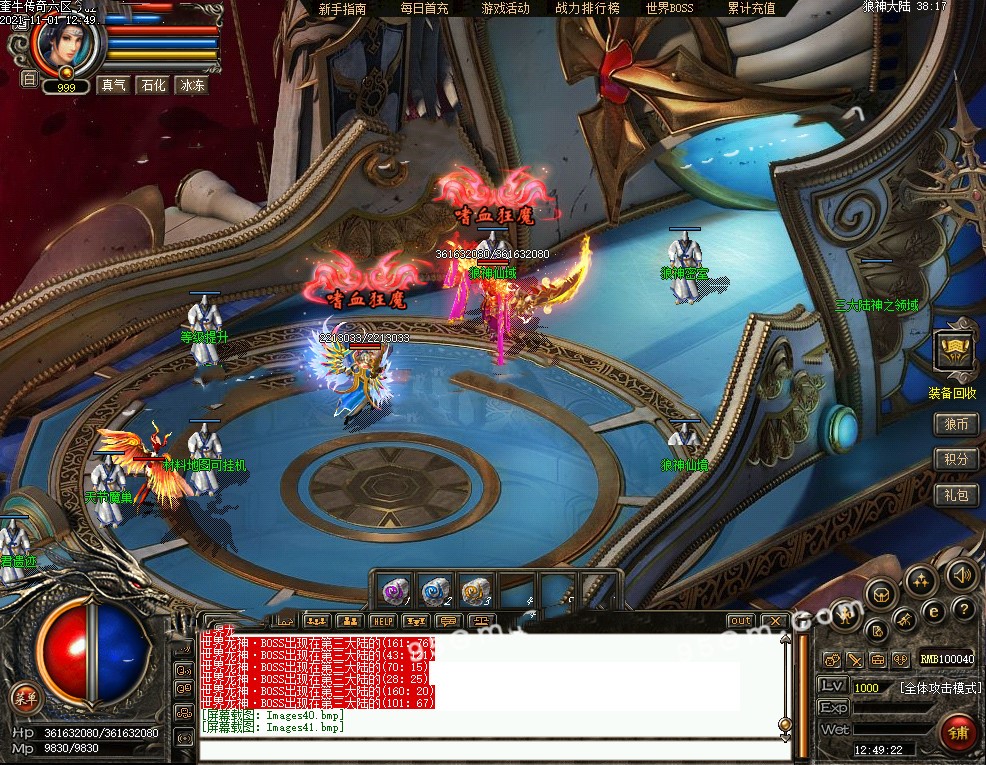This screenshot has width=986, height=765.
Task: Open the 积分 points button
Action: (956, 459)
